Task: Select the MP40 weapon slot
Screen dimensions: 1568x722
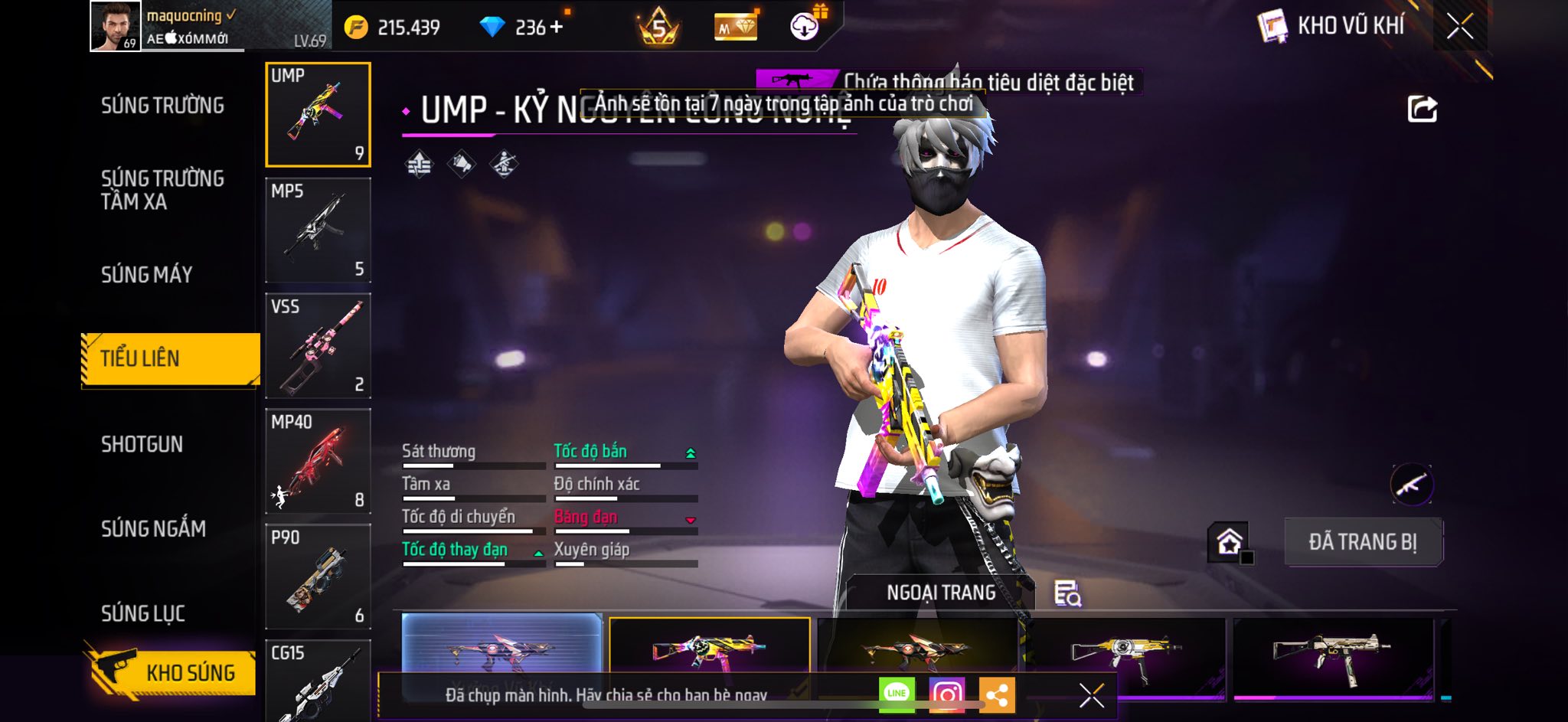Action: (x=318, y=461)
